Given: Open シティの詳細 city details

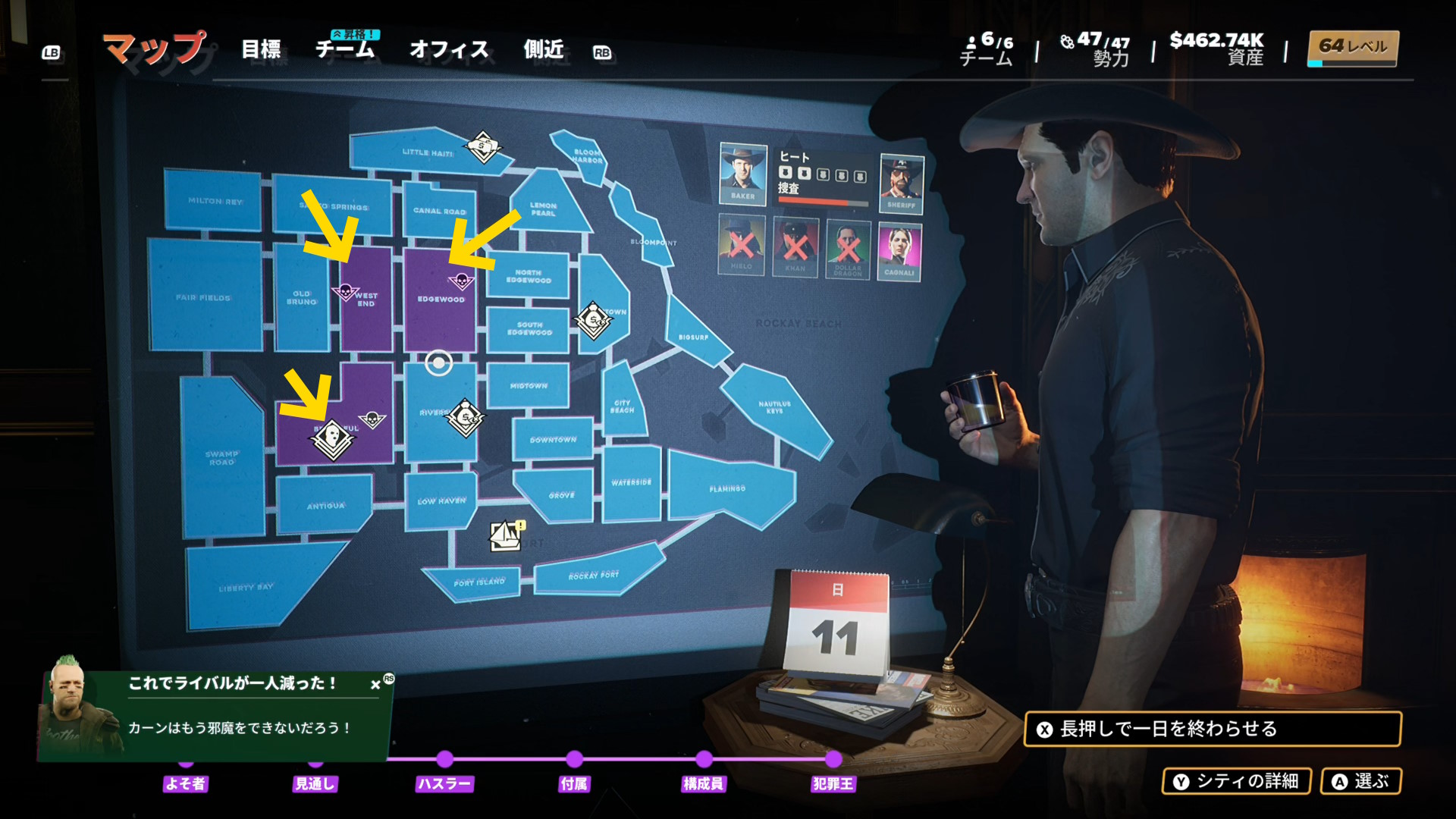Looking at the screenshot, I should [x=1236, y=781].
